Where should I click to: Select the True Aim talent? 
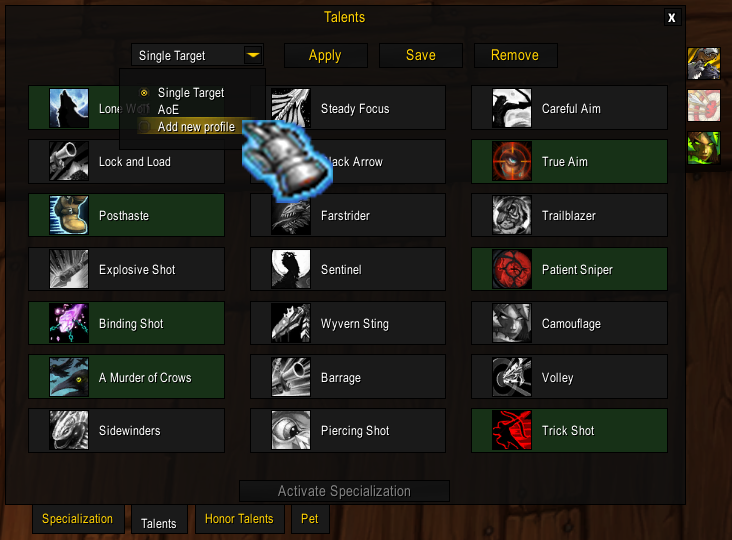pos(569,162)
